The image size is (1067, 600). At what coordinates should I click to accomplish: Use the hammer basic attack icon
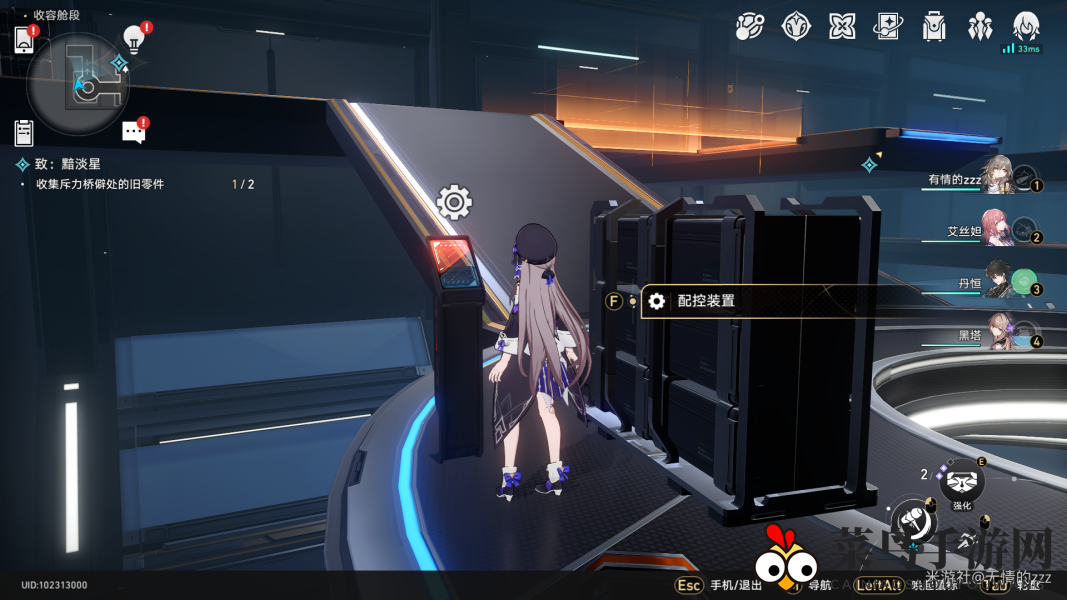[x=914, y=521]
